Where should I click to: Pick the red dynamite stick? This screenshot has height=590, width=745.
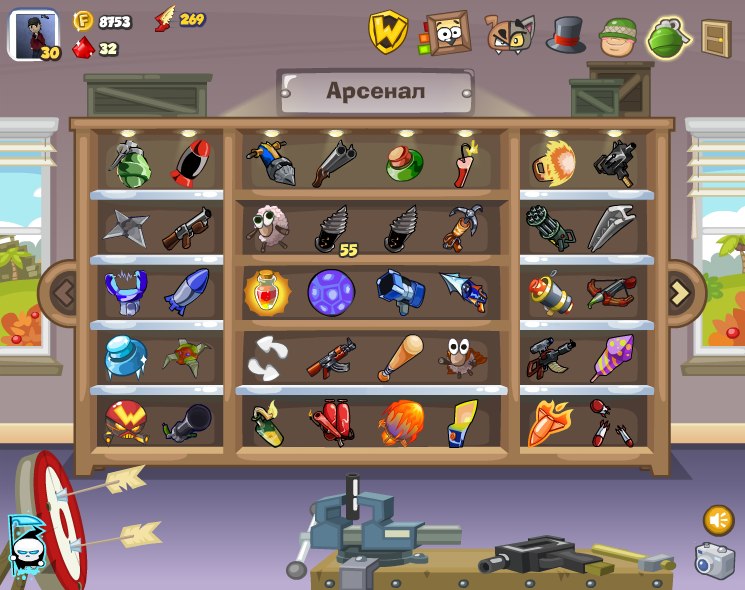(x=464, y=164)
